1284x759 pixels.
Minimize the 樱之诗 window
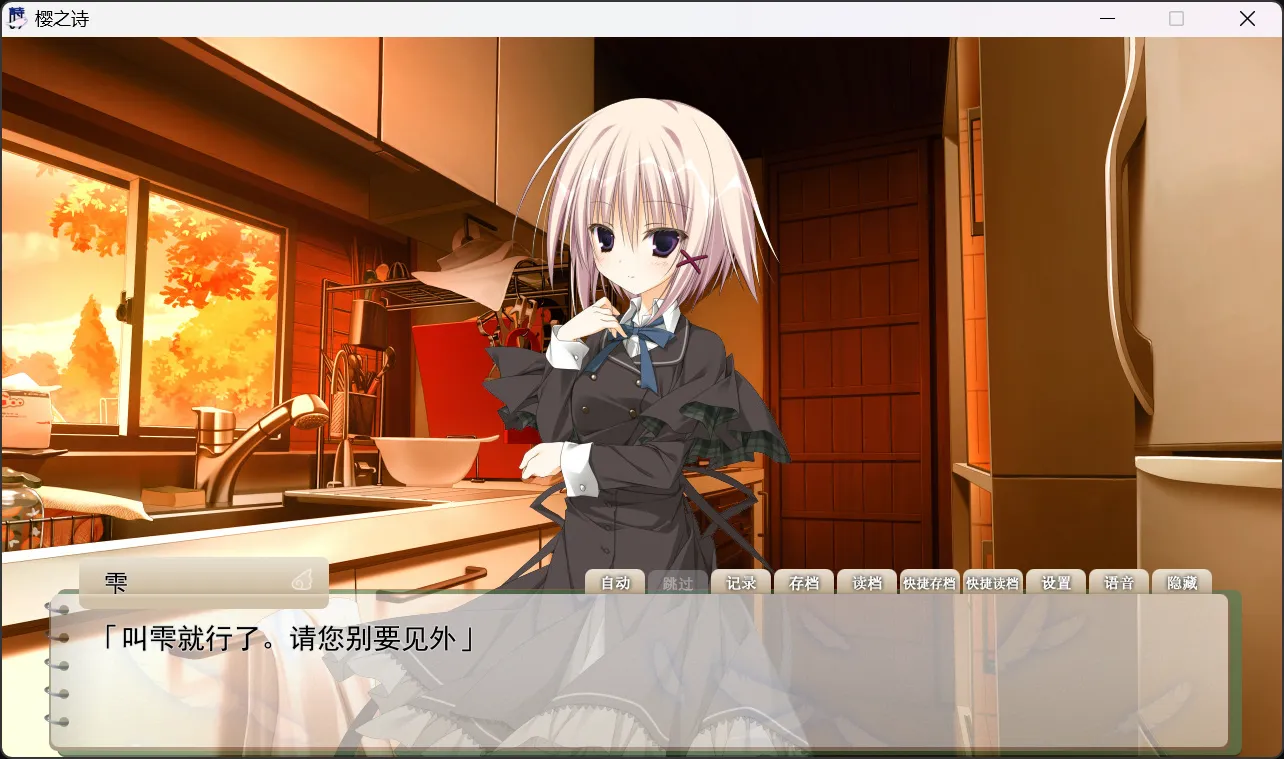[1107, 19]
